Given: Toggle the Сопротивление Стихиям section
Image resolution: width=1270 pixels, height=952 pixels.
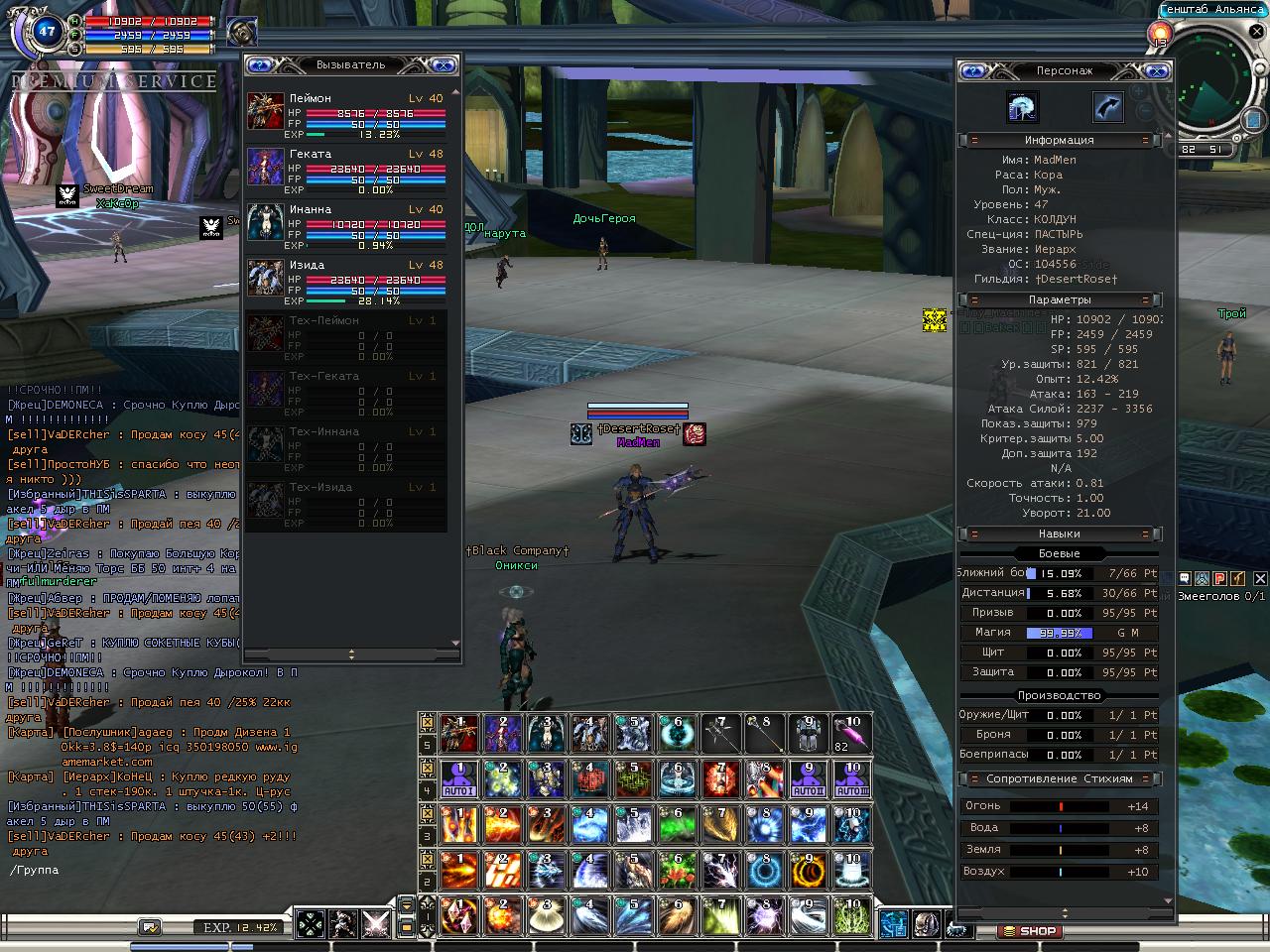Looking at the screenshot, I should (1059, 778).
